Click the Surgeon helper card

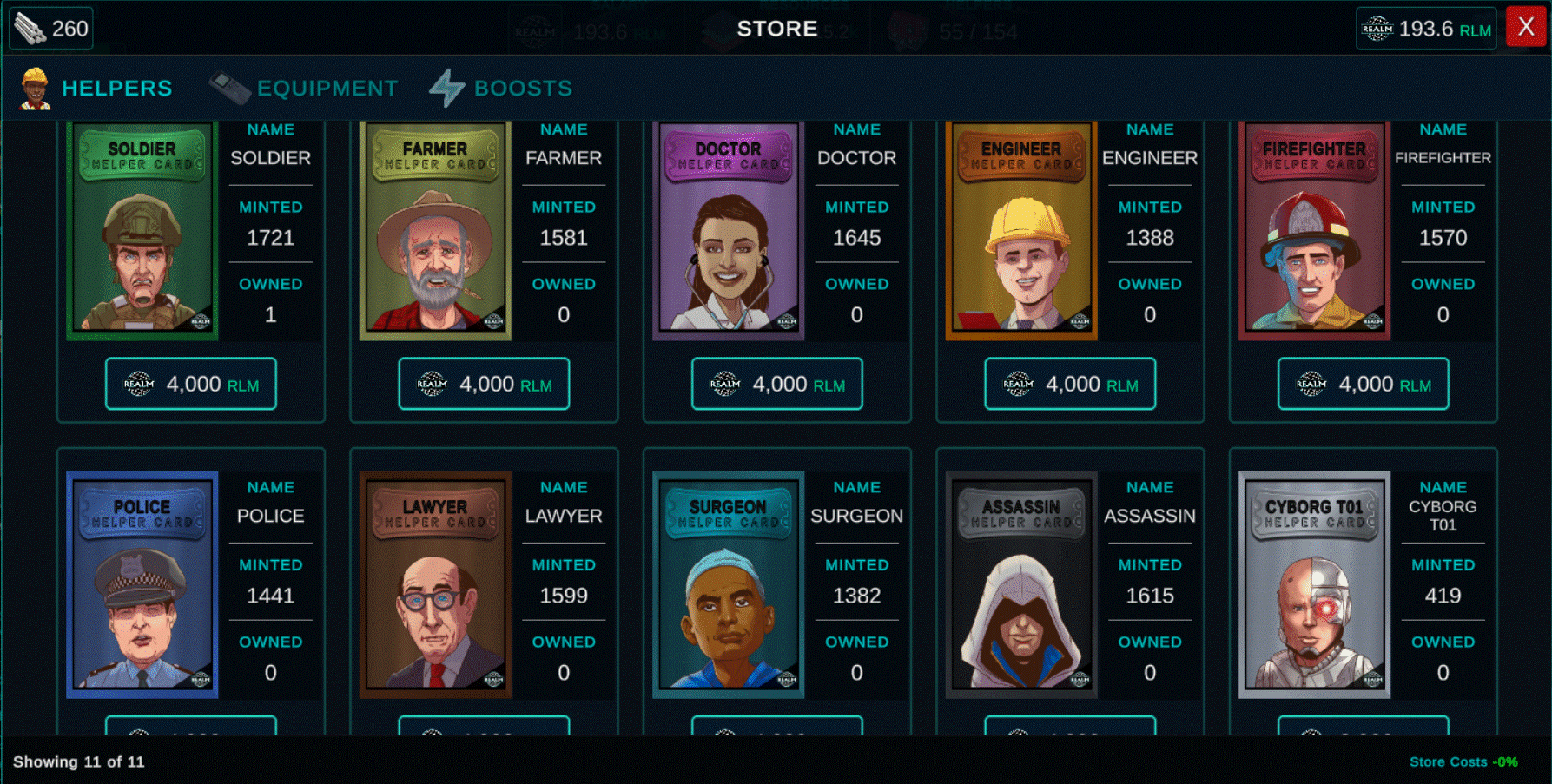click(728, 584)
